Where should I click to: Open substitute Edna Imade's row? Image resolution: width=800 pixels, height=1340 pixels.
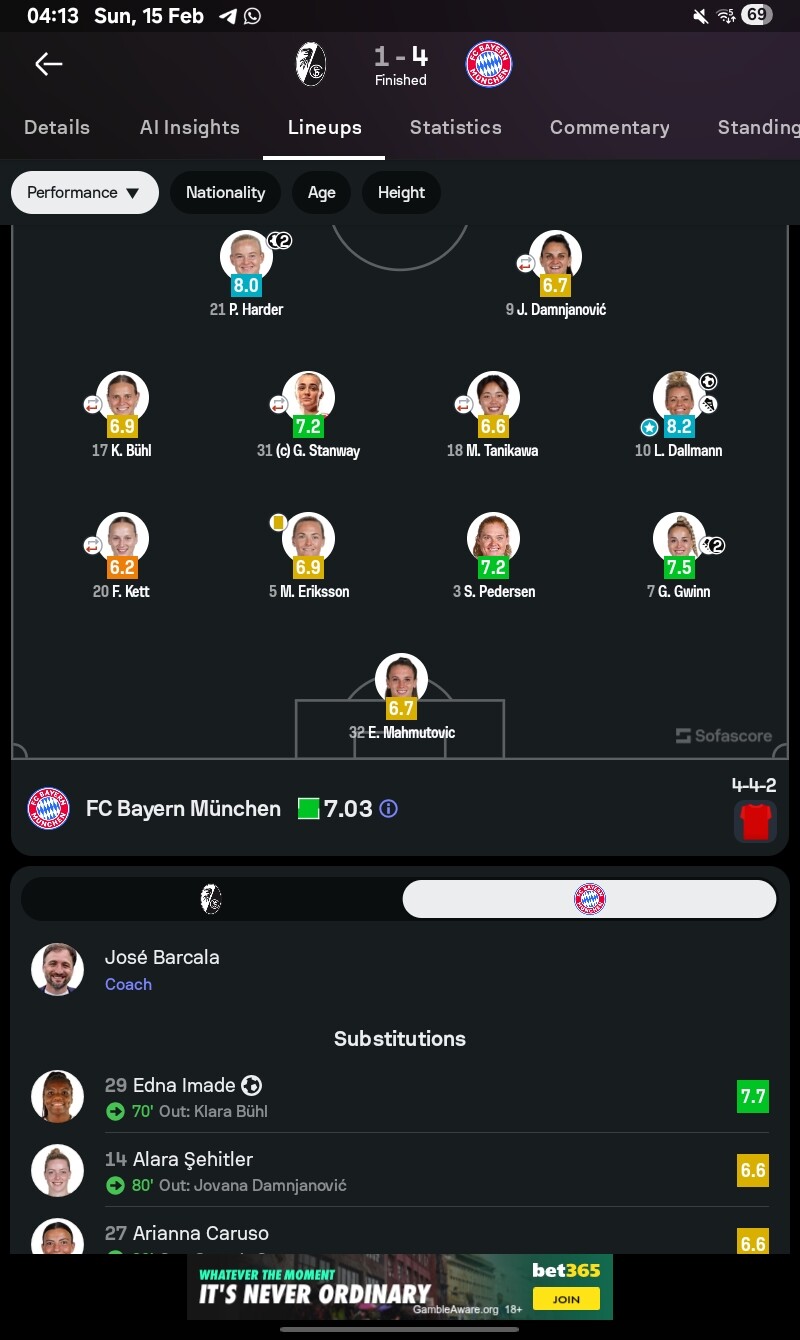point(400,1096)
